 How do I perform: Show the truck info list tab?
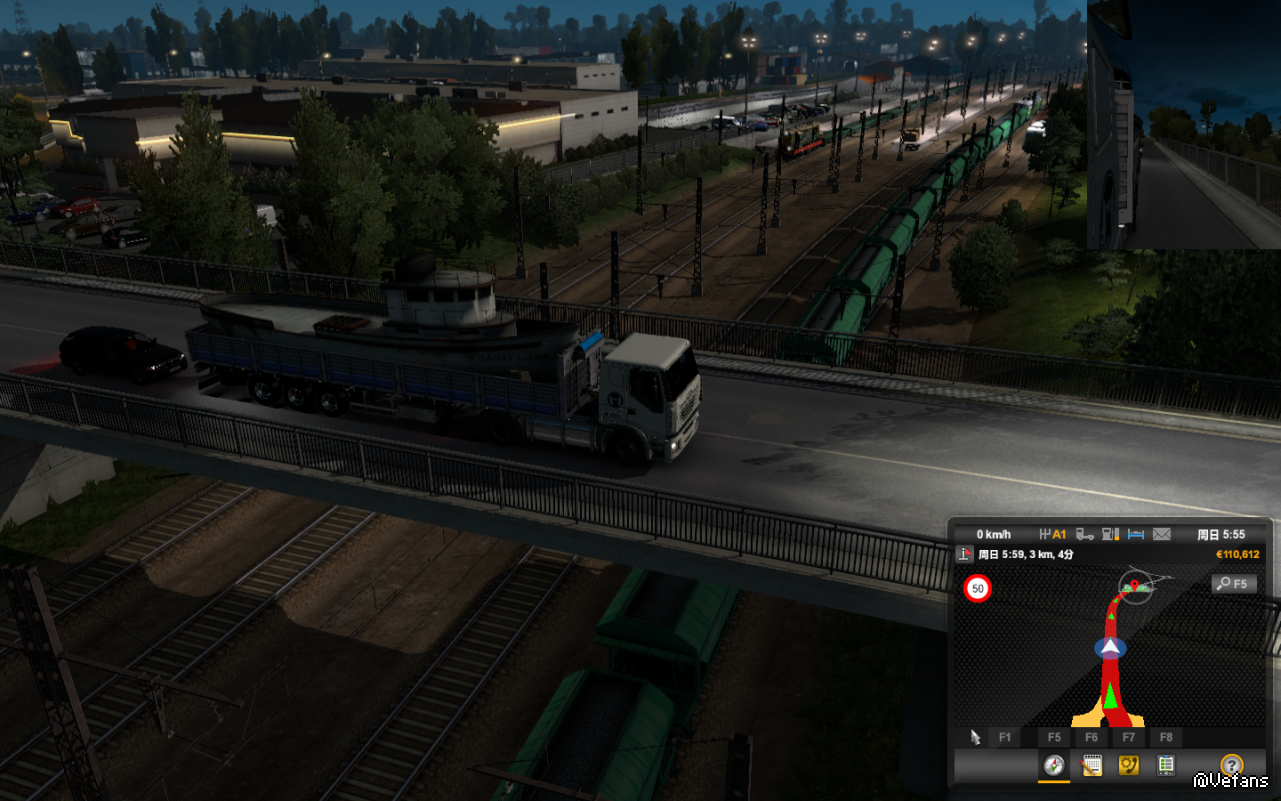[x=1166, y=766]
